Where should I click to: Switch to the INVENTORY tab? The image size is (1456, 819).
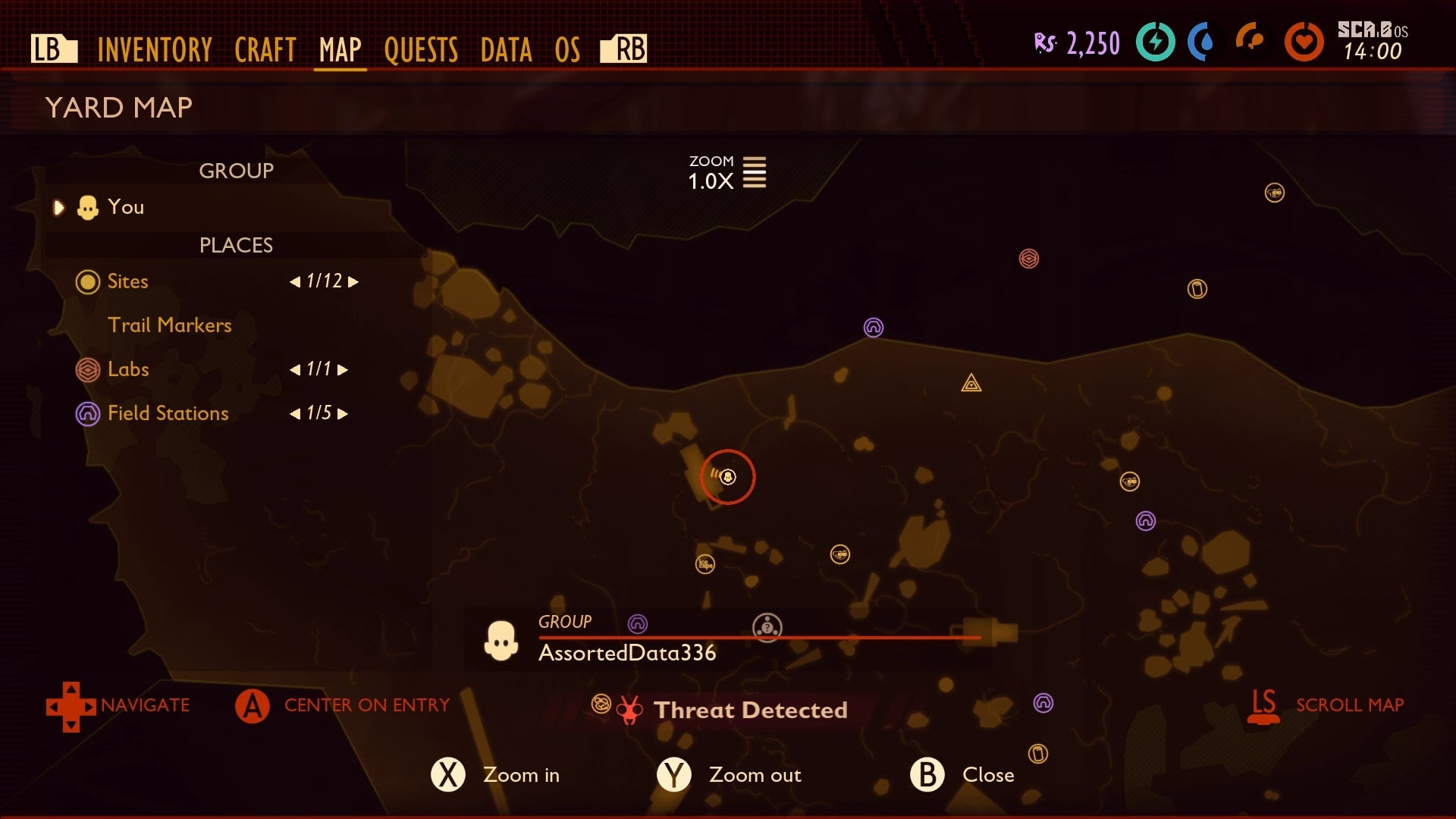(x=154, y=49)
